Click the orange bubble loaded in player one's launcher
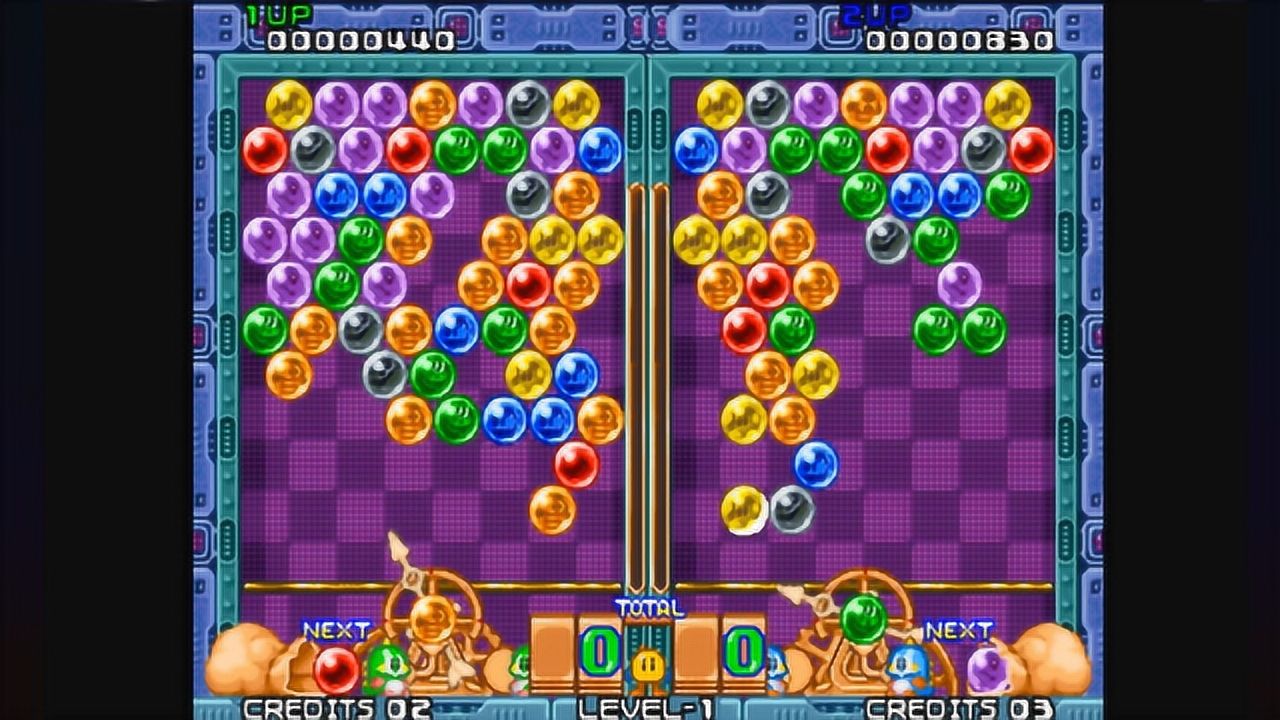 [433, 619]
